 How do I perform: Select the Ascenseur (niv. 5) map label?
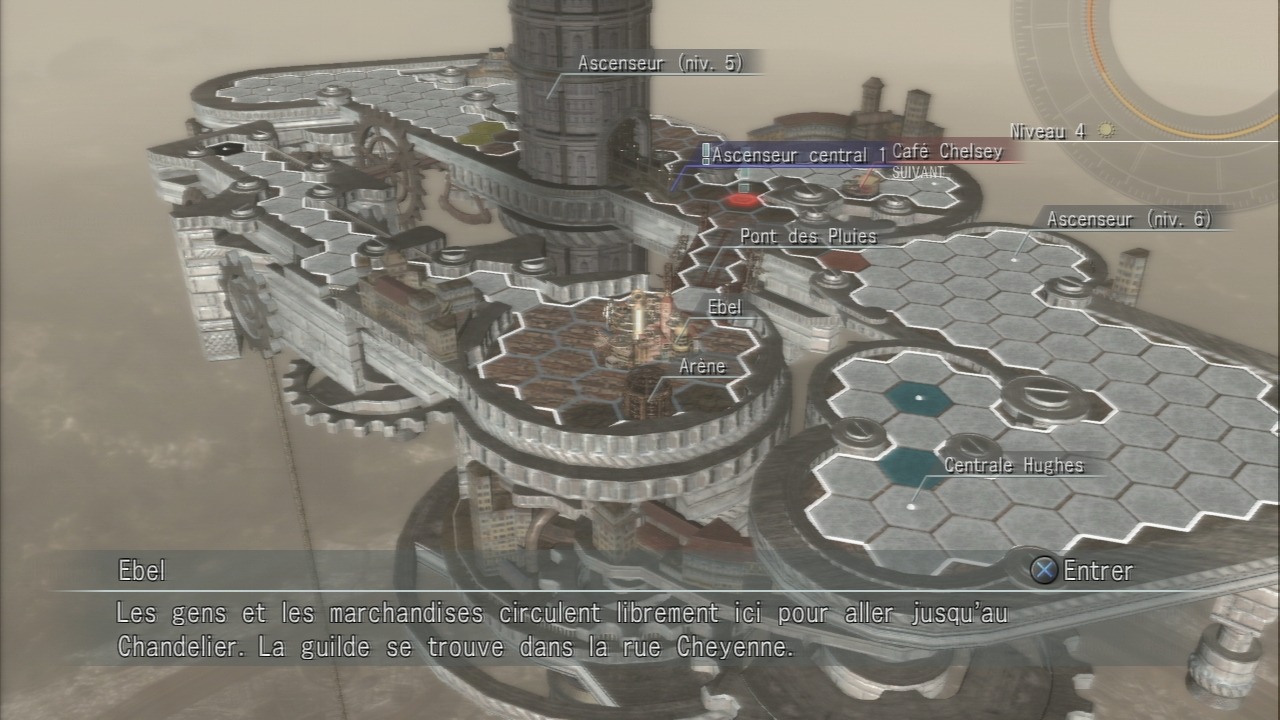(660, 63)
